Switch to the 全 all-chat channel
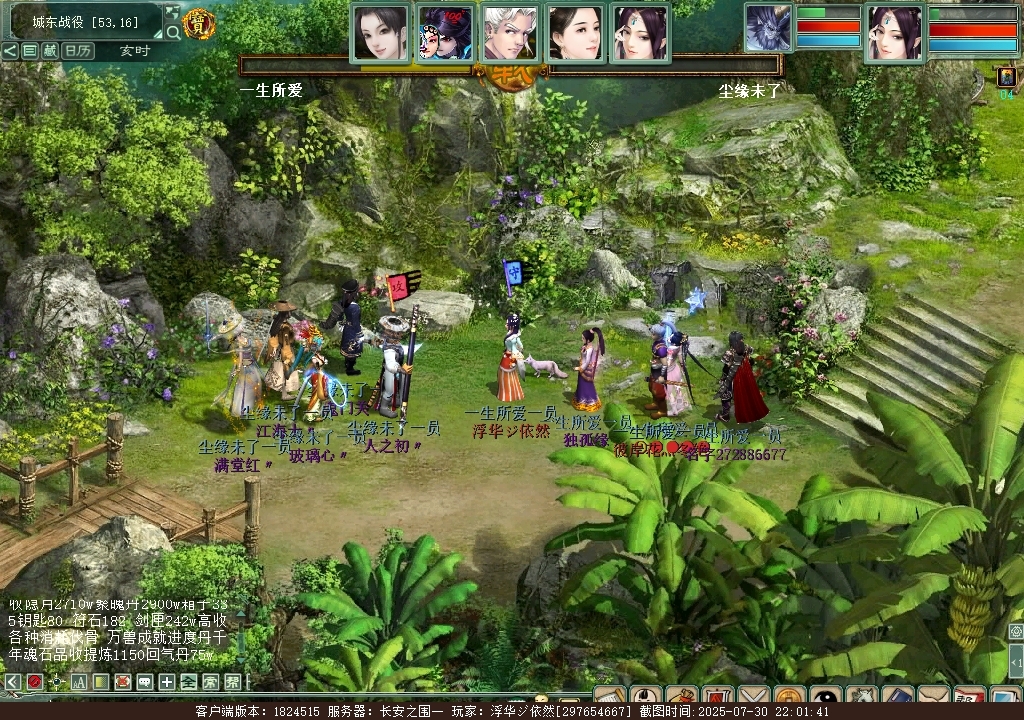 pyautogui.click(x=188, y=682)
